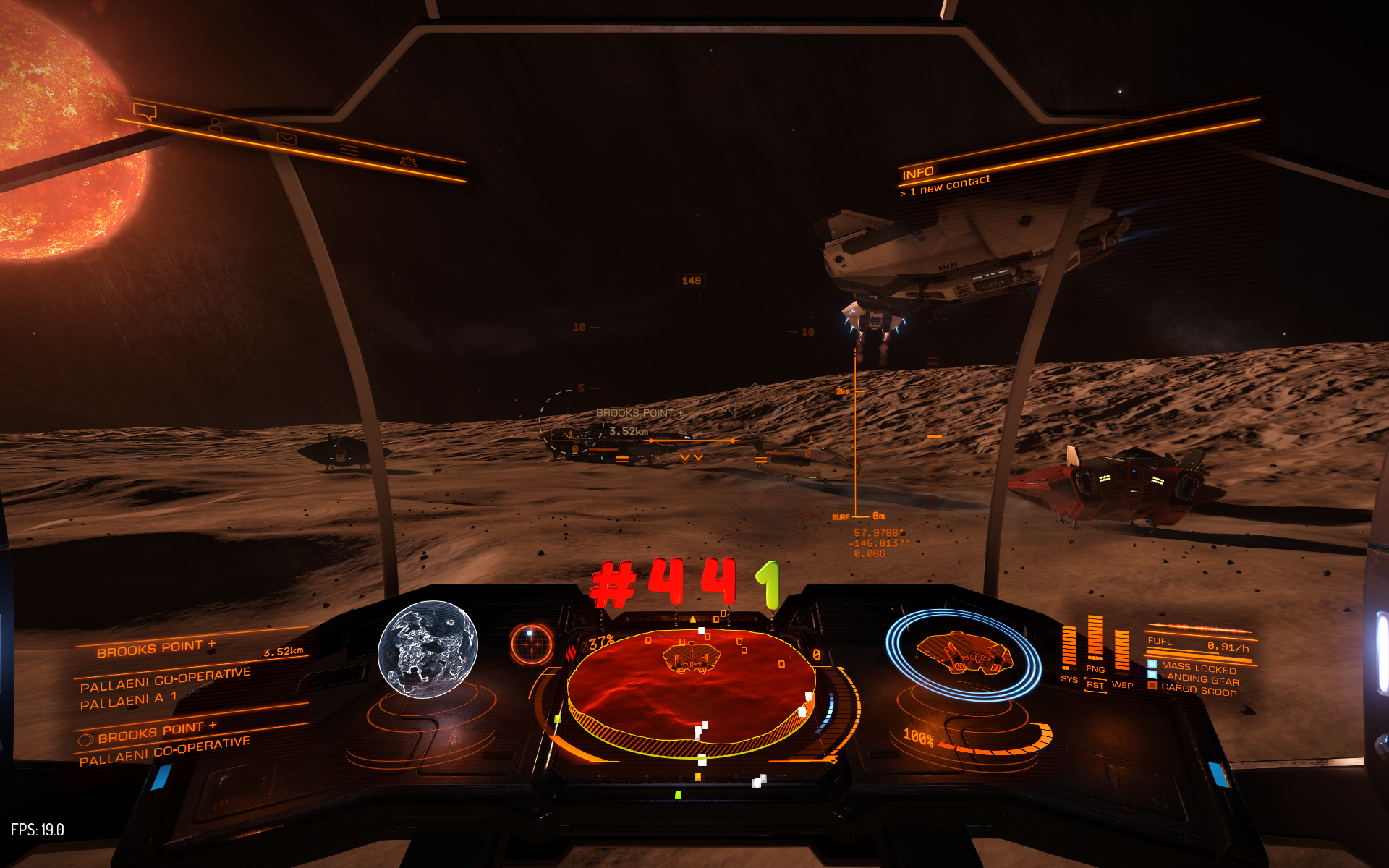The image size is (1389, 868).
Task: Click the round compass navigation indicator
Action: click(531, 643)
